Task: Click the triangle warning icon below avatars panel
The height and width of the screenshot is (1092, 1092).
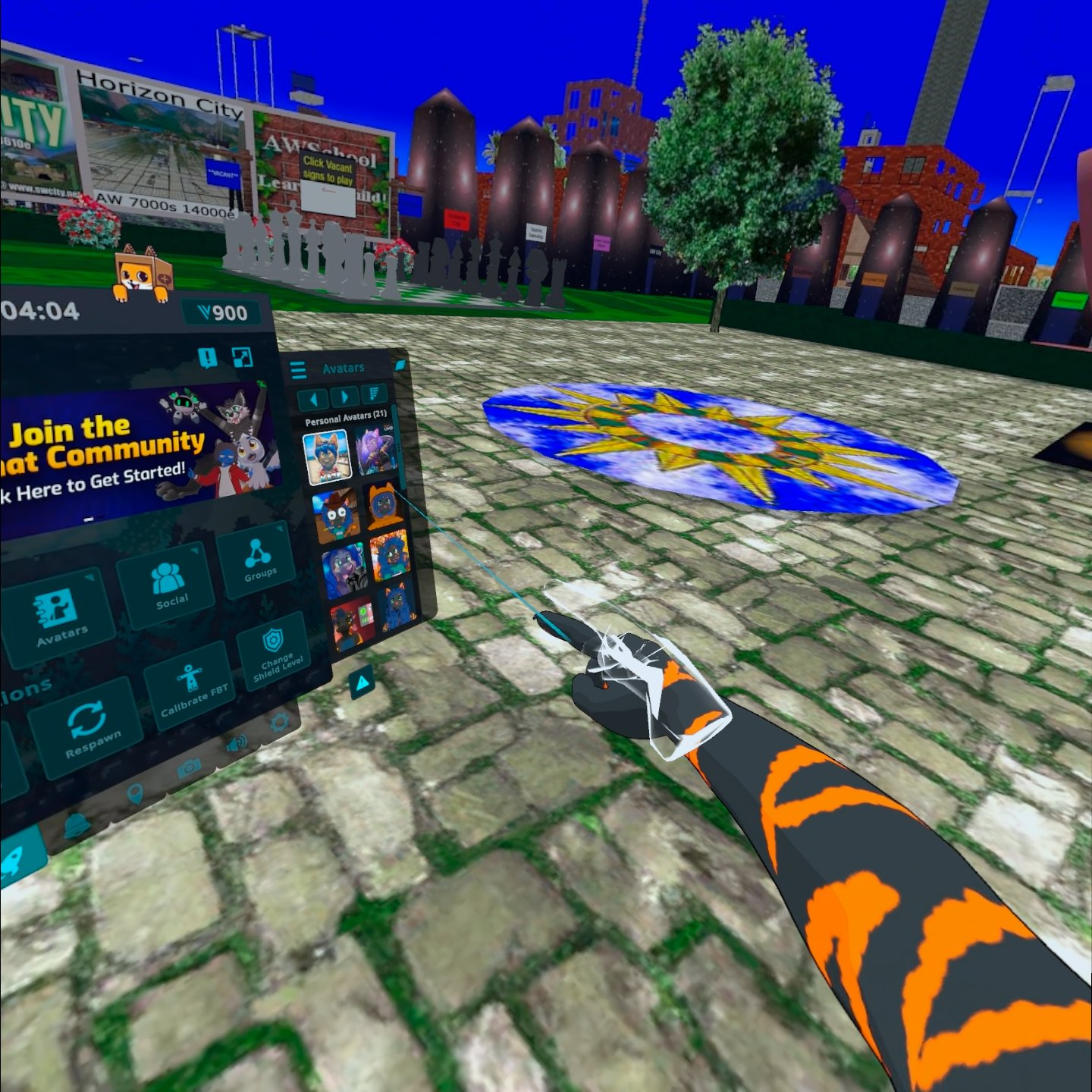Action: coord(362,683)
